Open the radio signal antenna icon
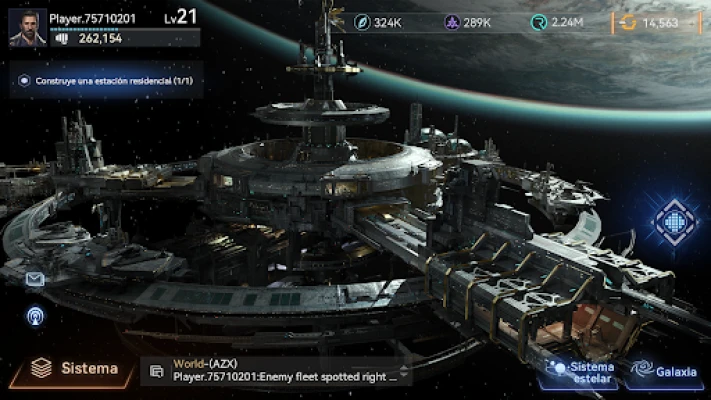Screen dimensions: 711x400 pyautogui.click(x=35, y=316)
